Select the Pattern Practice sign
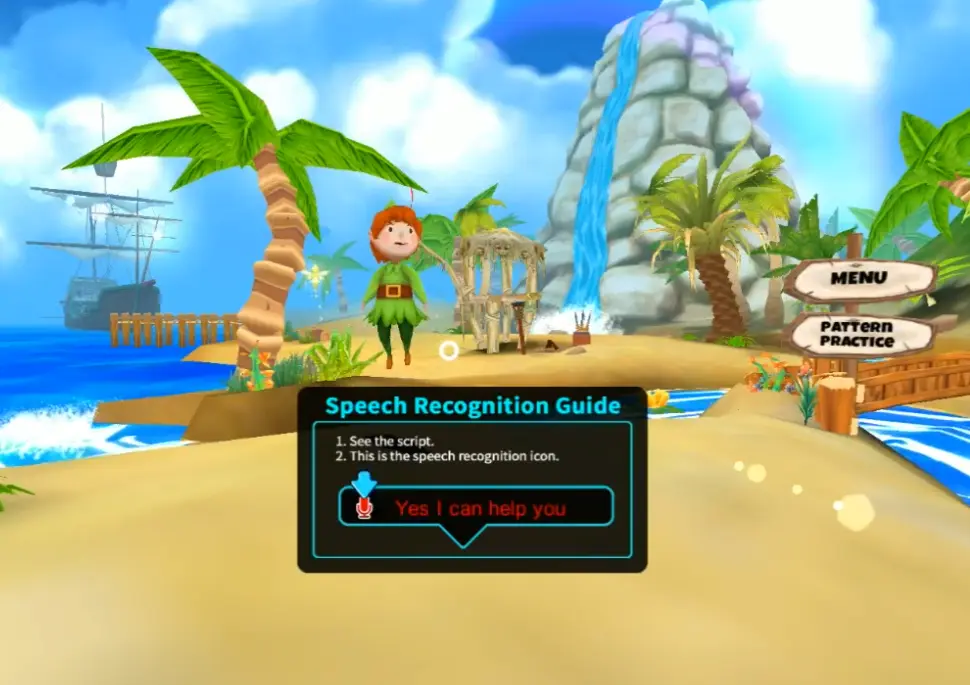Screen dimensions: 970x685 pos(856,334)
